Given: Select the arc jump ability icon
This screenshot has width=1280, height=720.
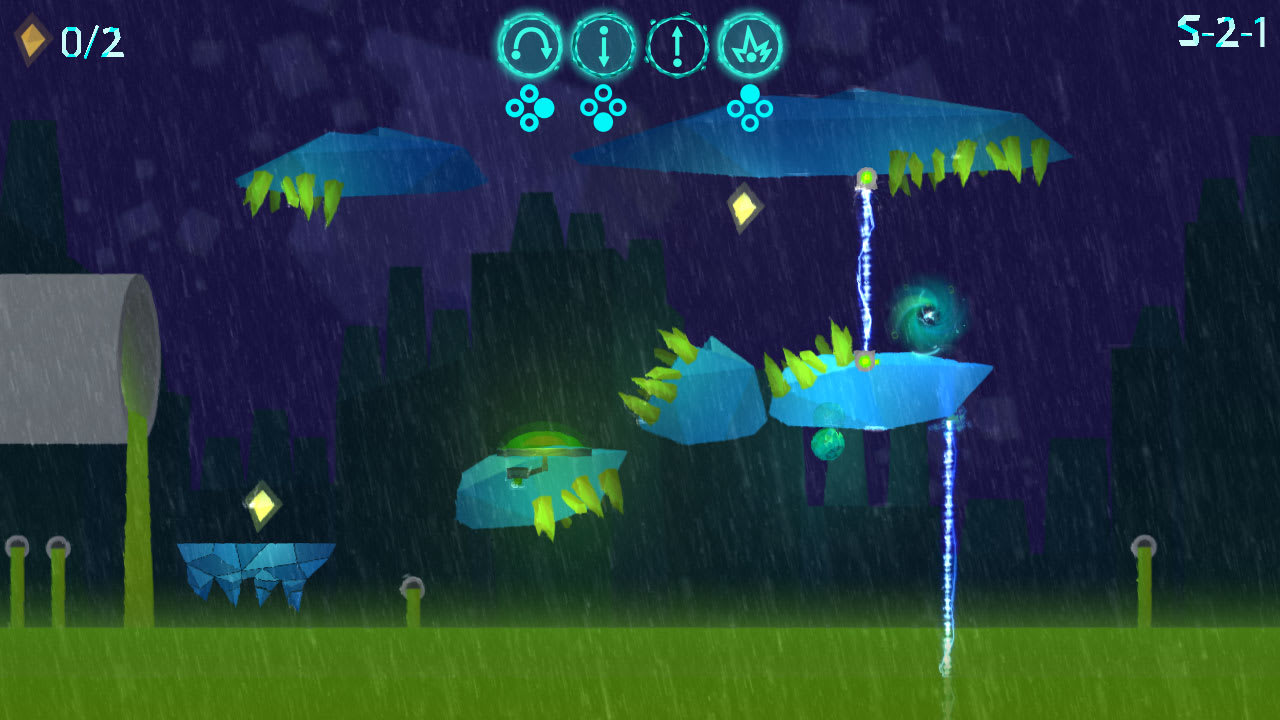Looking at the screenshot, I should pyautogui.click(x=530, y=44).
